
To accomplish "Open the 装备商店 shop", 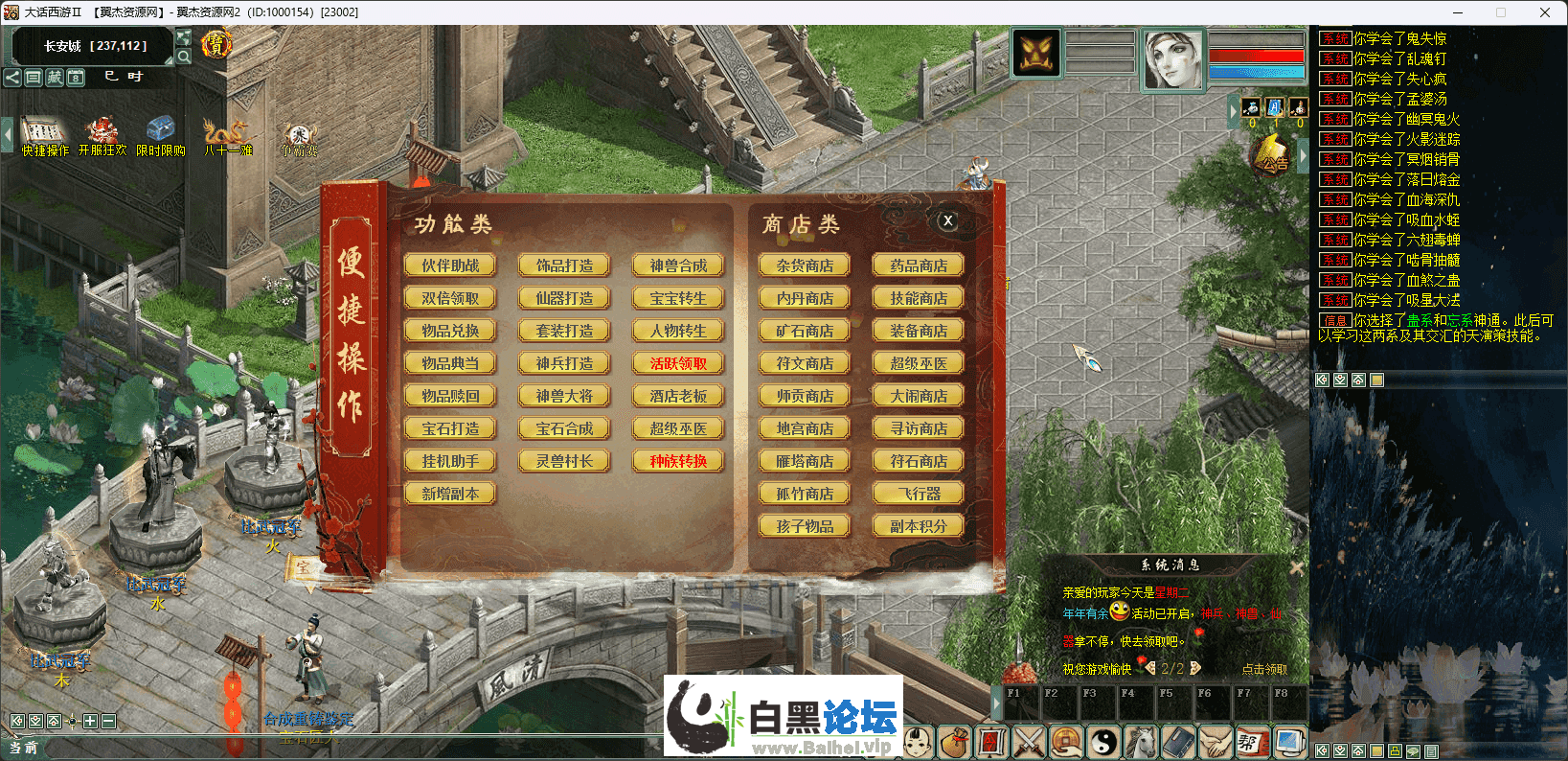I will coord(919,331).
